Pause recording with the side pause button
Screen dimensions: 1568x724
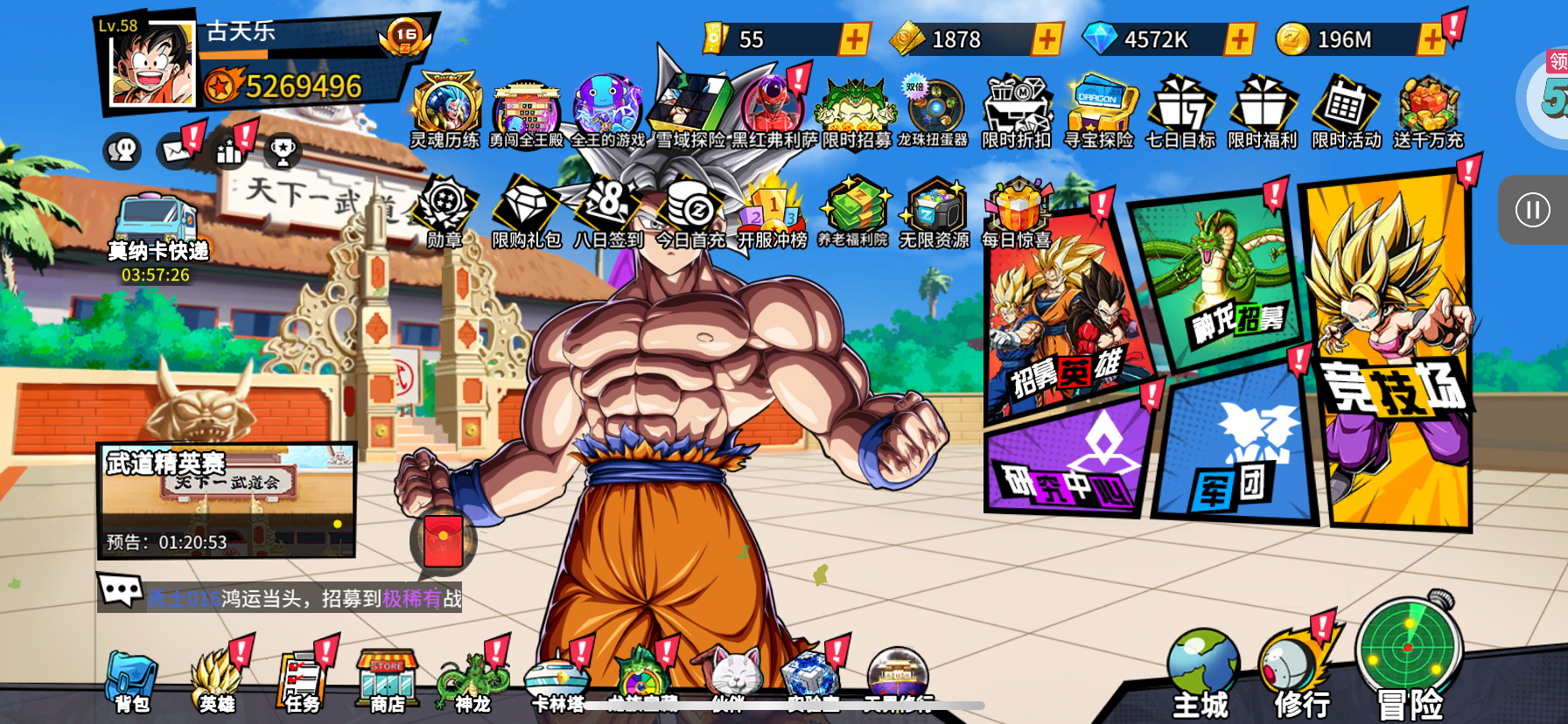pos(1532,210)
